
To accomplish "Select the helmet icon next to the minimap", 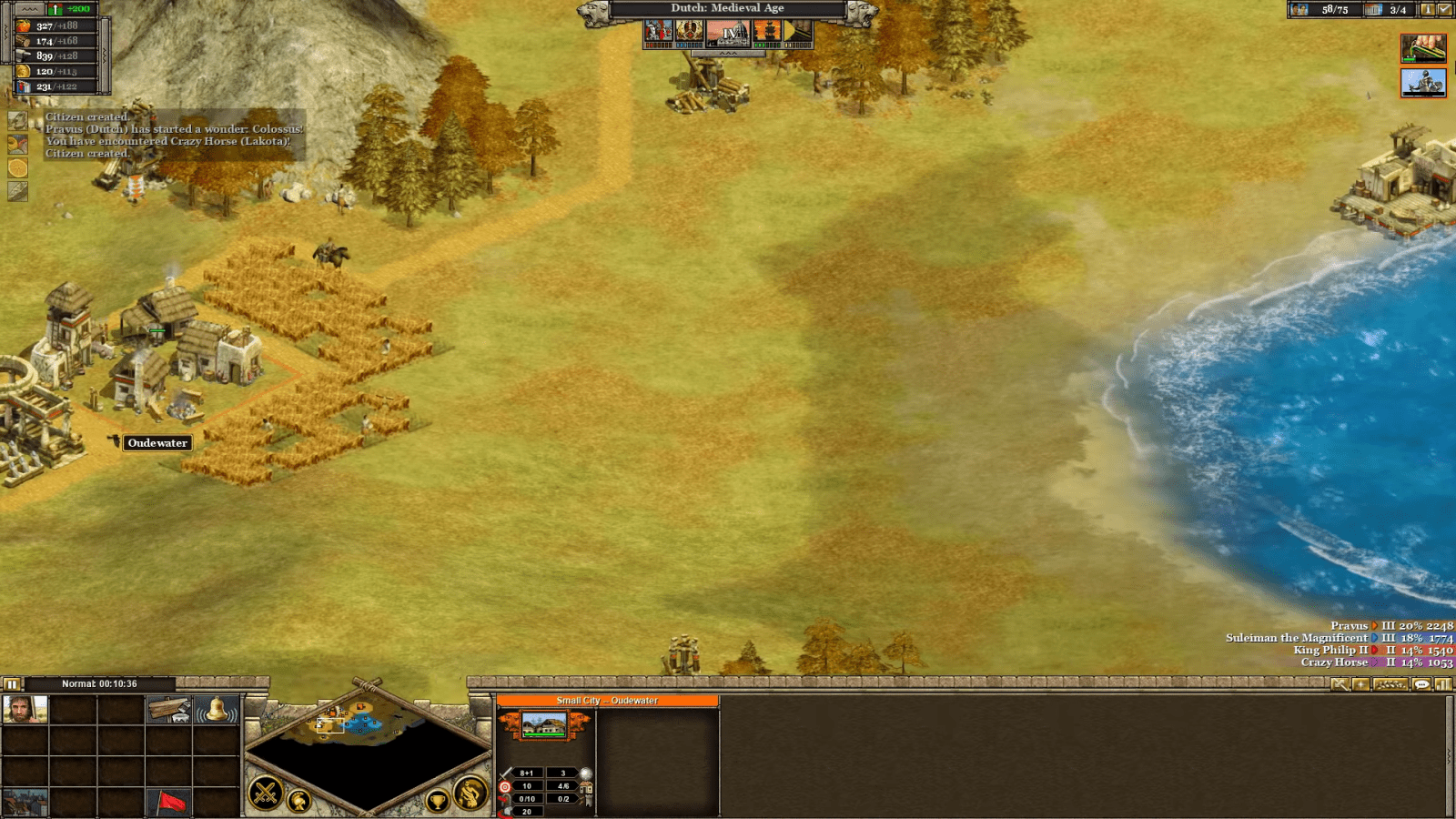I will 300,799.
